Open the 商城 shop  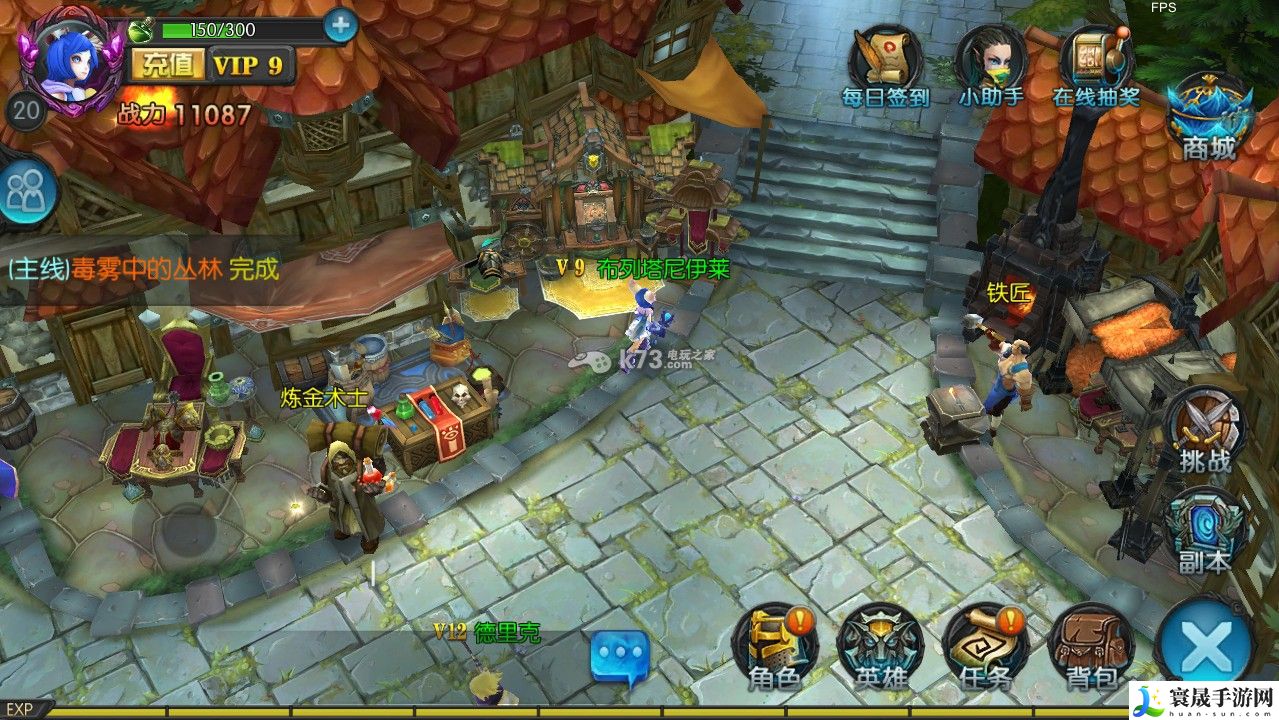pos(1209,117)
